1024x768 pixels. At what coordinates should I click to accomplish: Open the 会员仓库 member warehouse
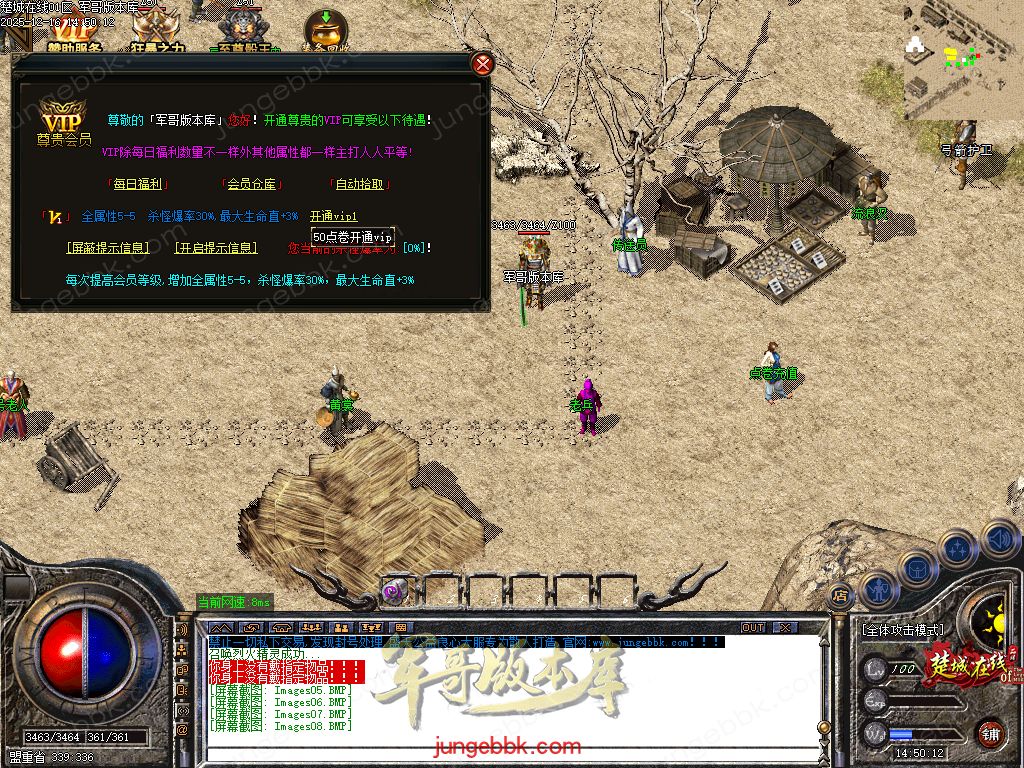[251, 184]
